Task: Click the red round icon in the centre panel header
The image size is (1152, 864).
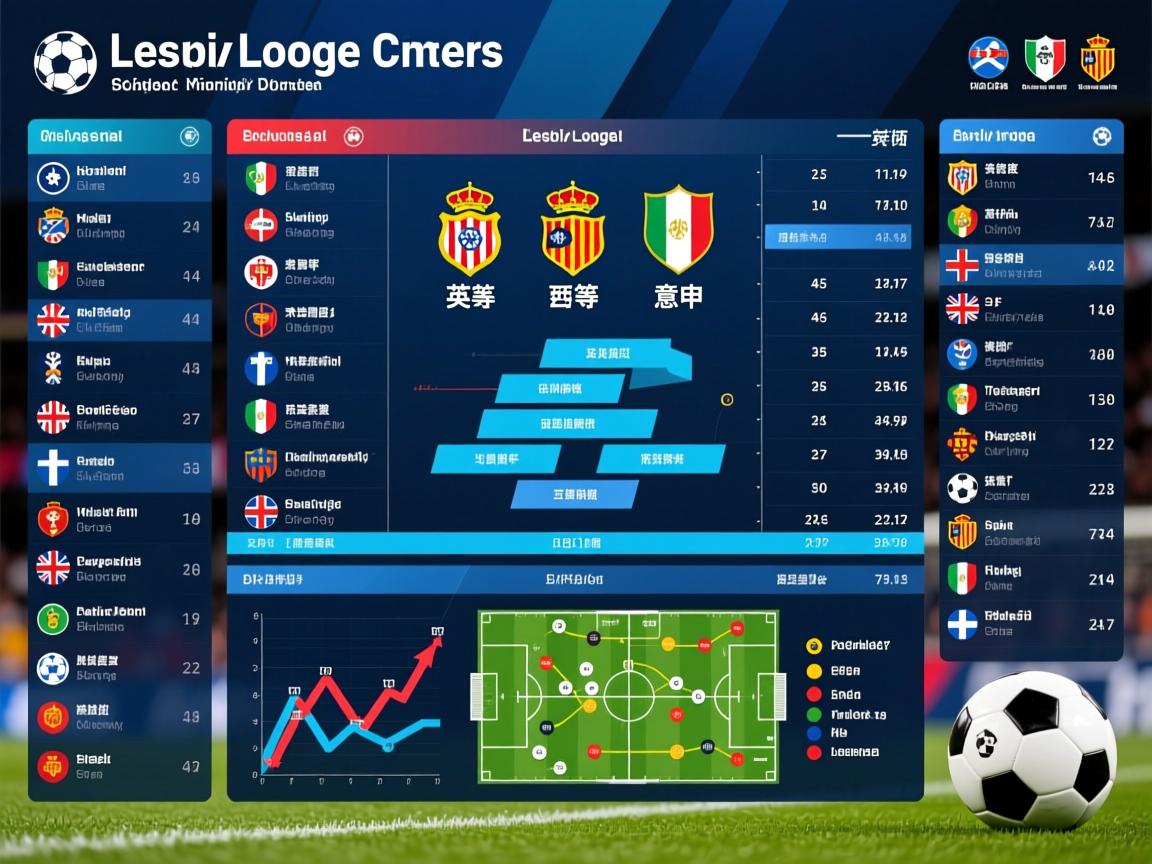Action: coord(353,136)
